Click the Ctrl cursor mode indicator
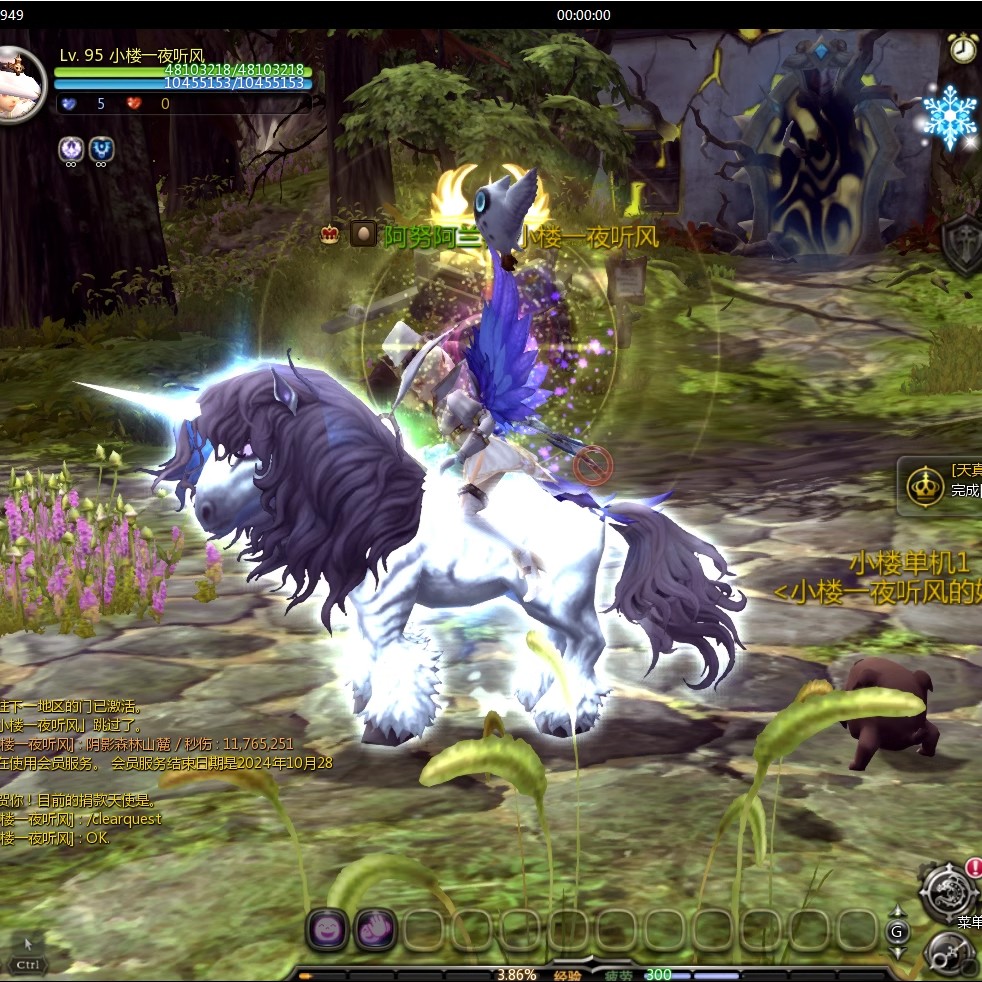The width and height of the screenshot is (982, 982). [28, 964]
